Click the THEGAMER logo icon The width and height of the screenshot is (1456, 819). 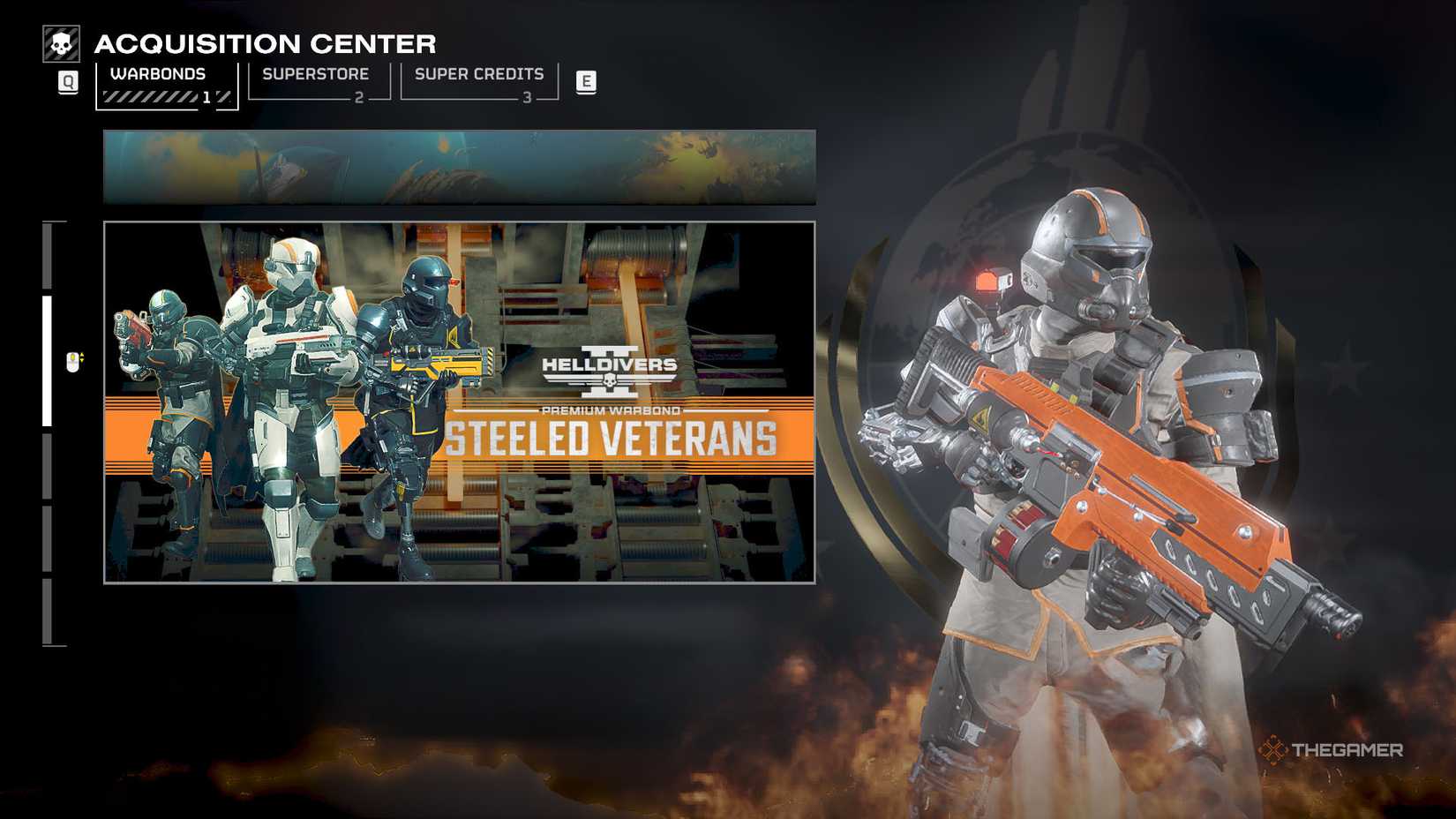click(1274, 751)
